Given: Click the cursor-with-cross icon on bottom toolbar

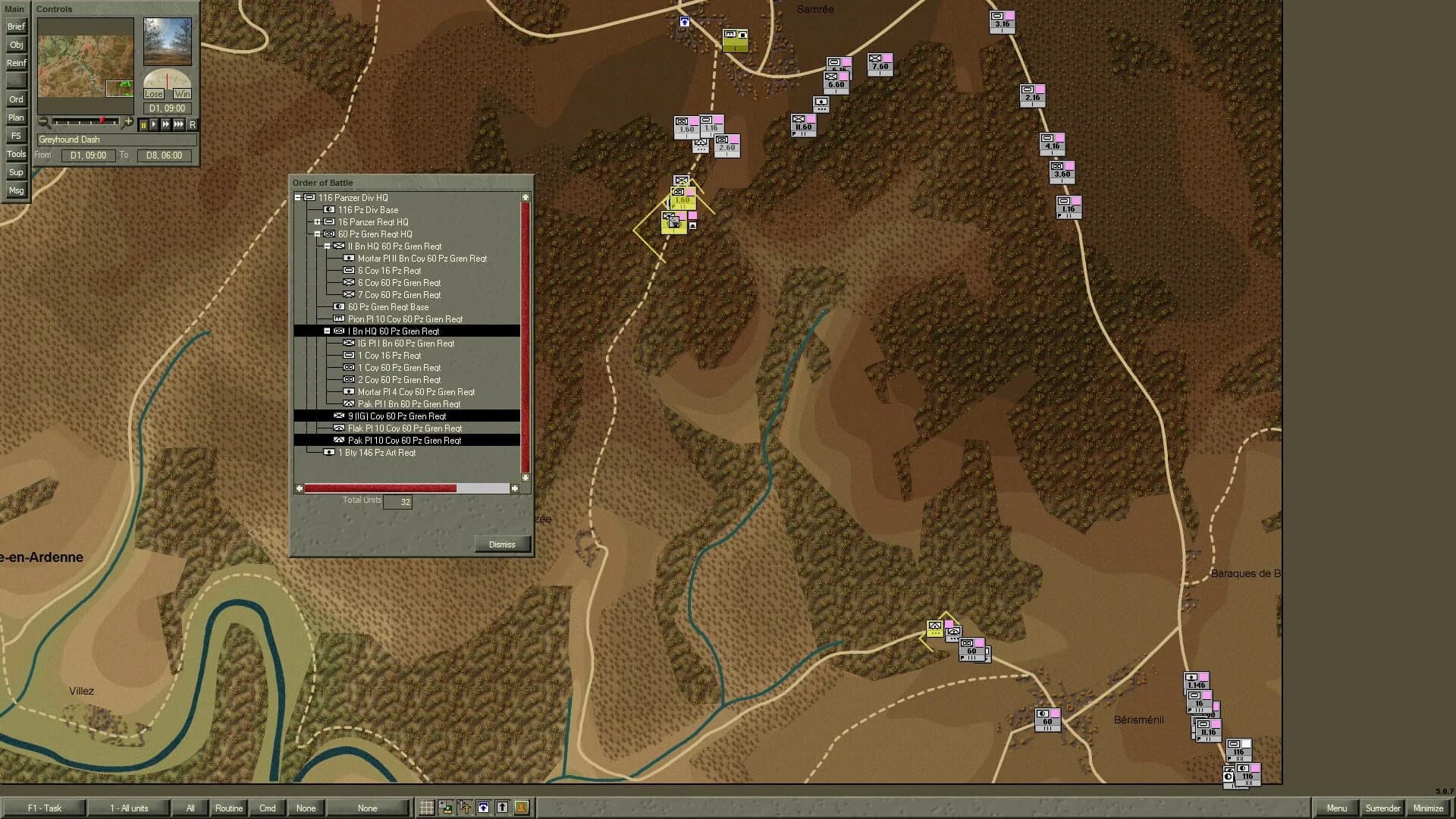Looking at the screenshot, I should 466,808.
